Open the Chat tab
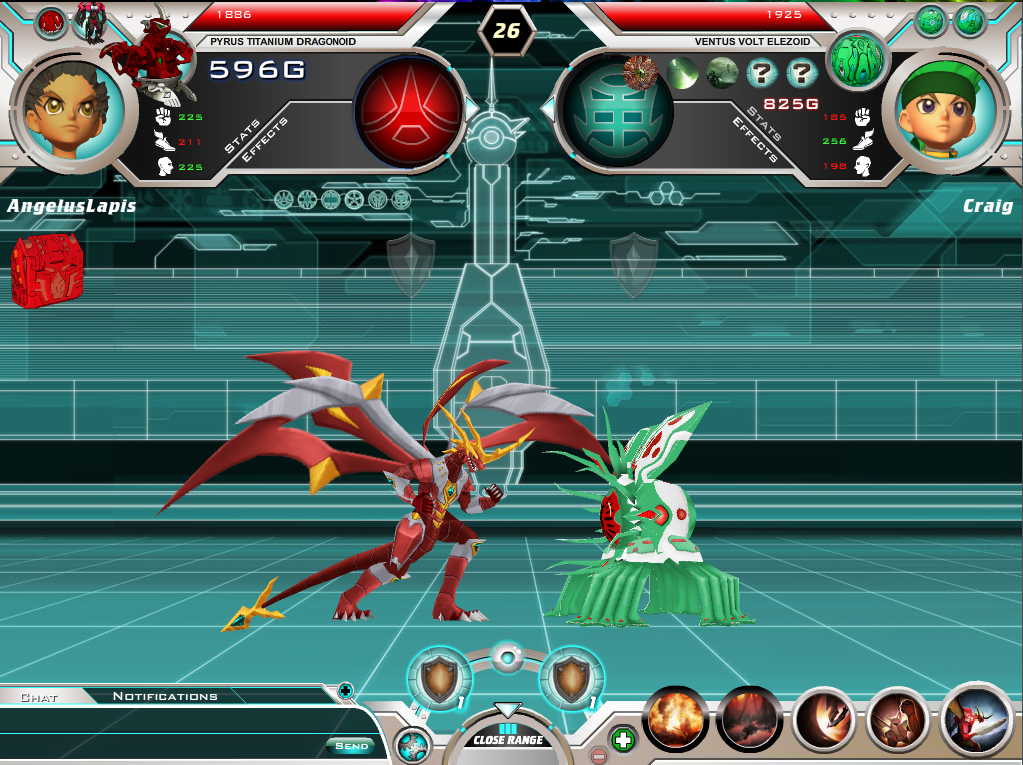This screenshot has width=1023, height=765. 39,696
